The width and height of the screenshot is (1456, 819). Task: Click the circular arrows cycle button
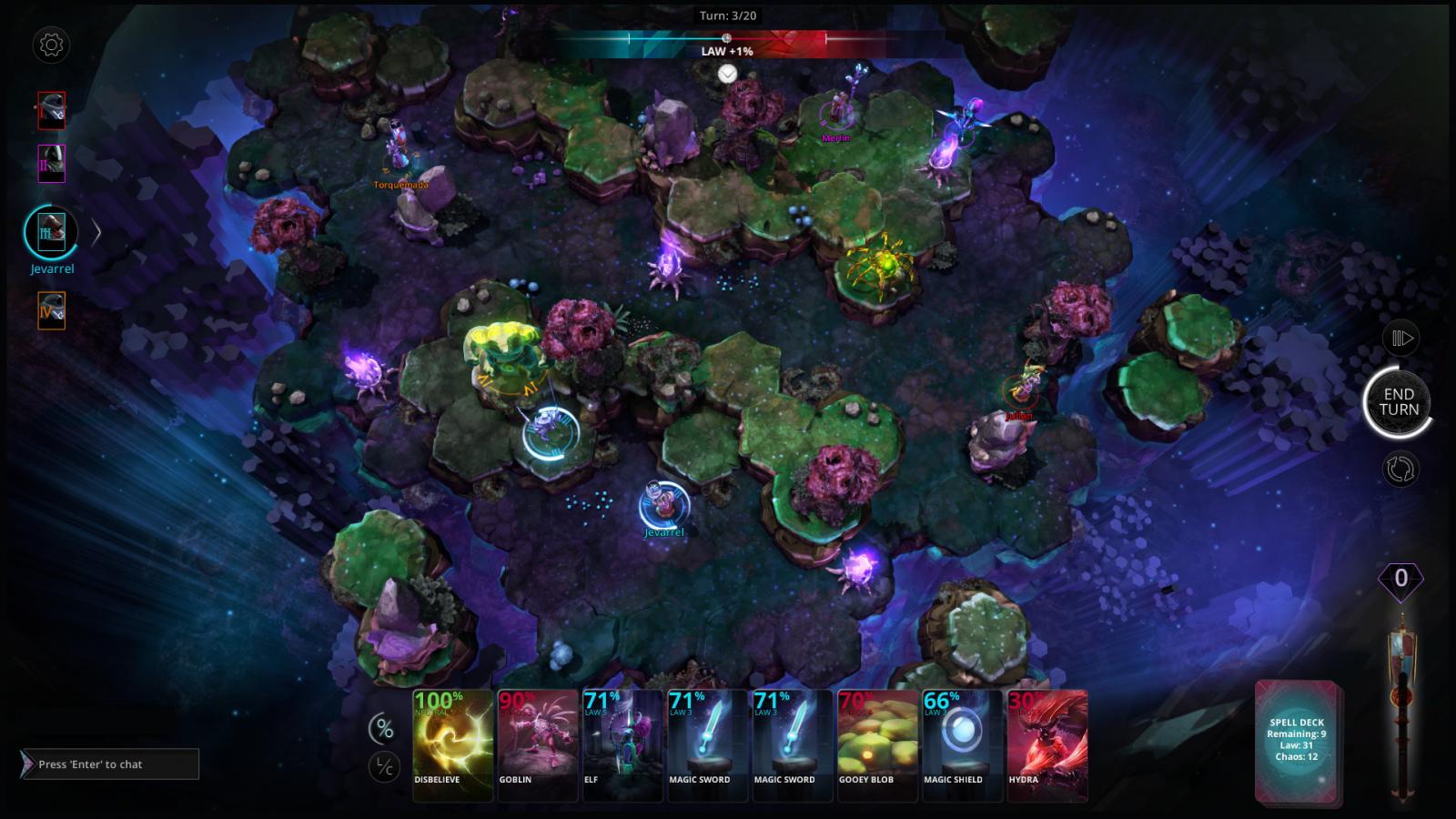coord(1400,469)
